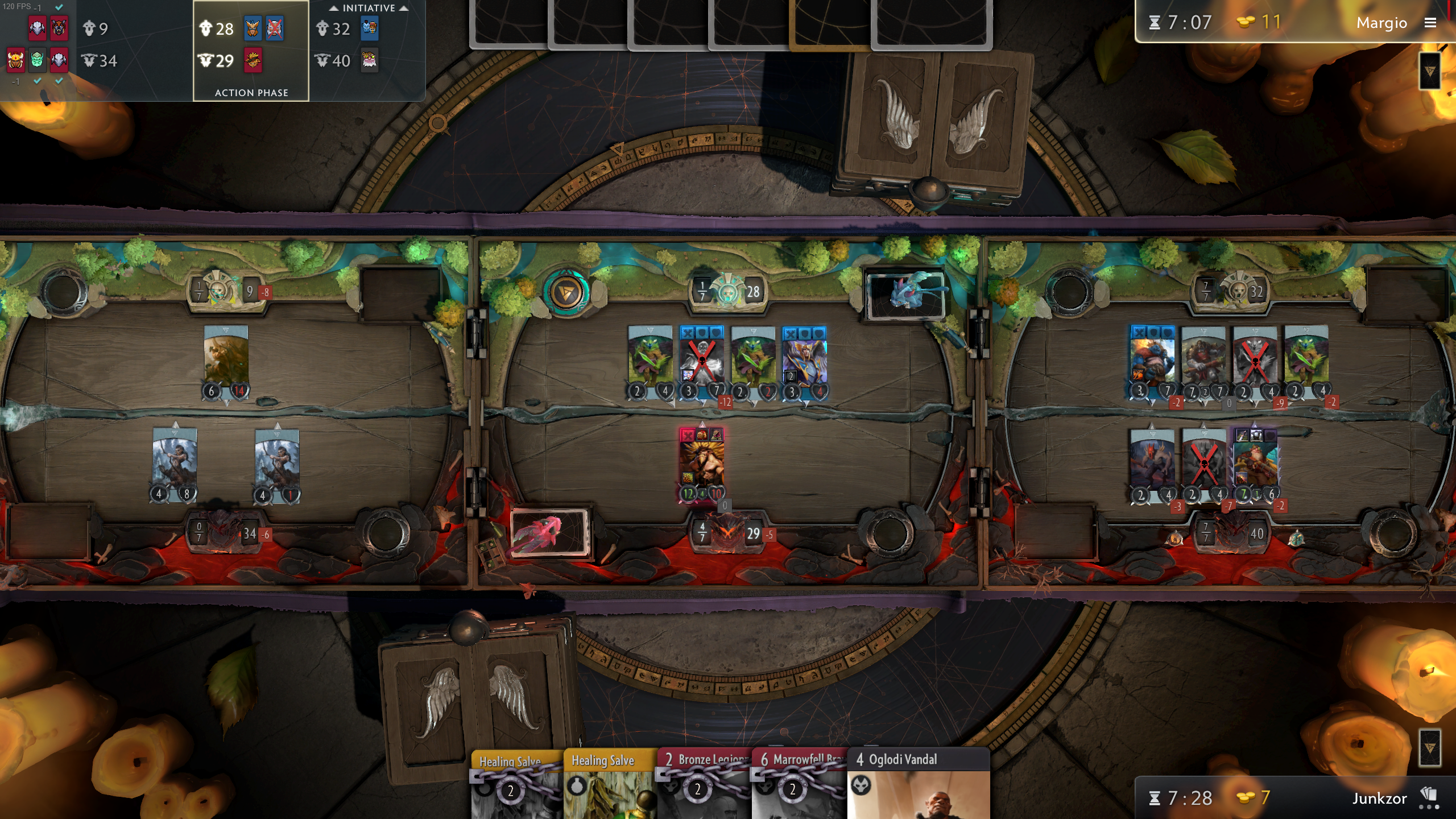Select the red-masked creep with 2 attack
The image size is (1456, 819).
point(1152,465)
